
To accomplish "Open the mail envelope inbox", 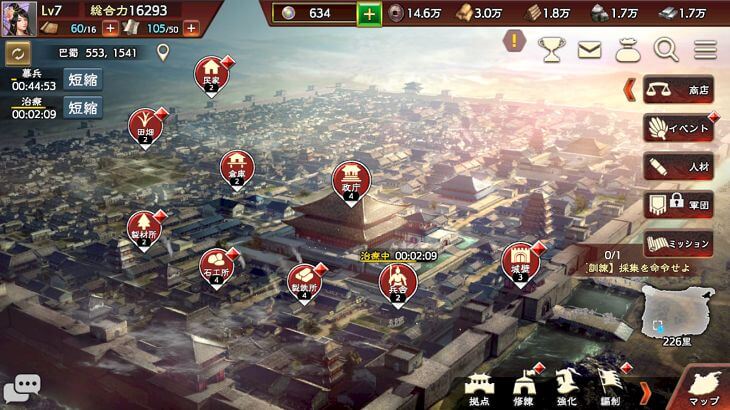I will (589, 47).
